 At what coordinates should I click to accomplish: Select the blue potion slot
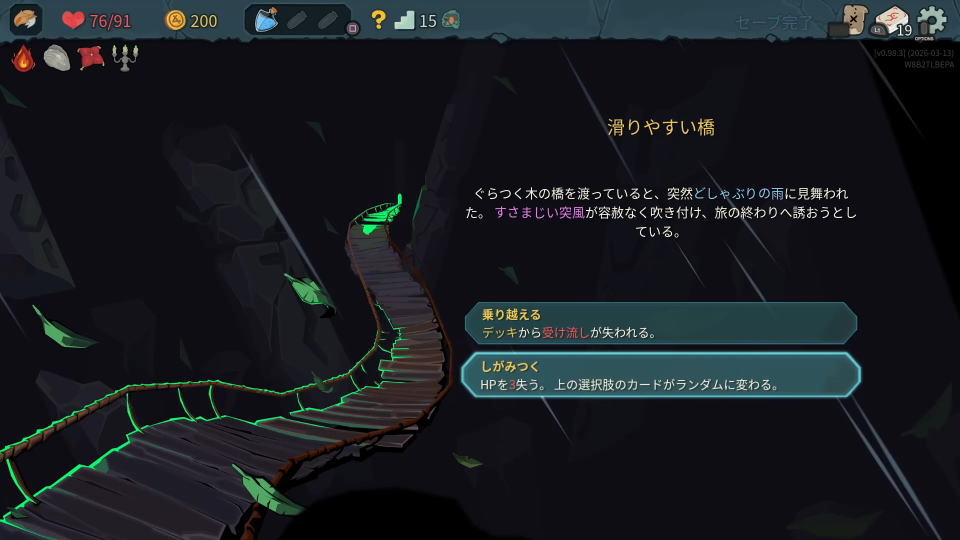pos(265,20)
